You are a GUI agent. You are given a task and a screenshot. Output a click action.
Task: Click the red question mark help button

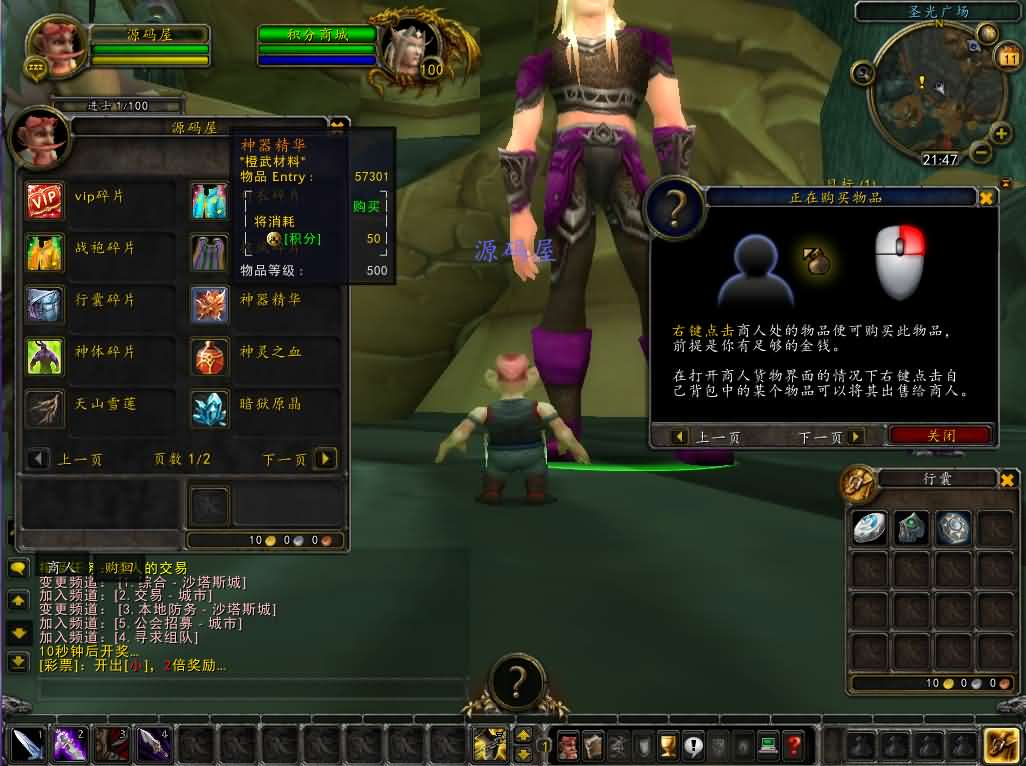[794, 745]
